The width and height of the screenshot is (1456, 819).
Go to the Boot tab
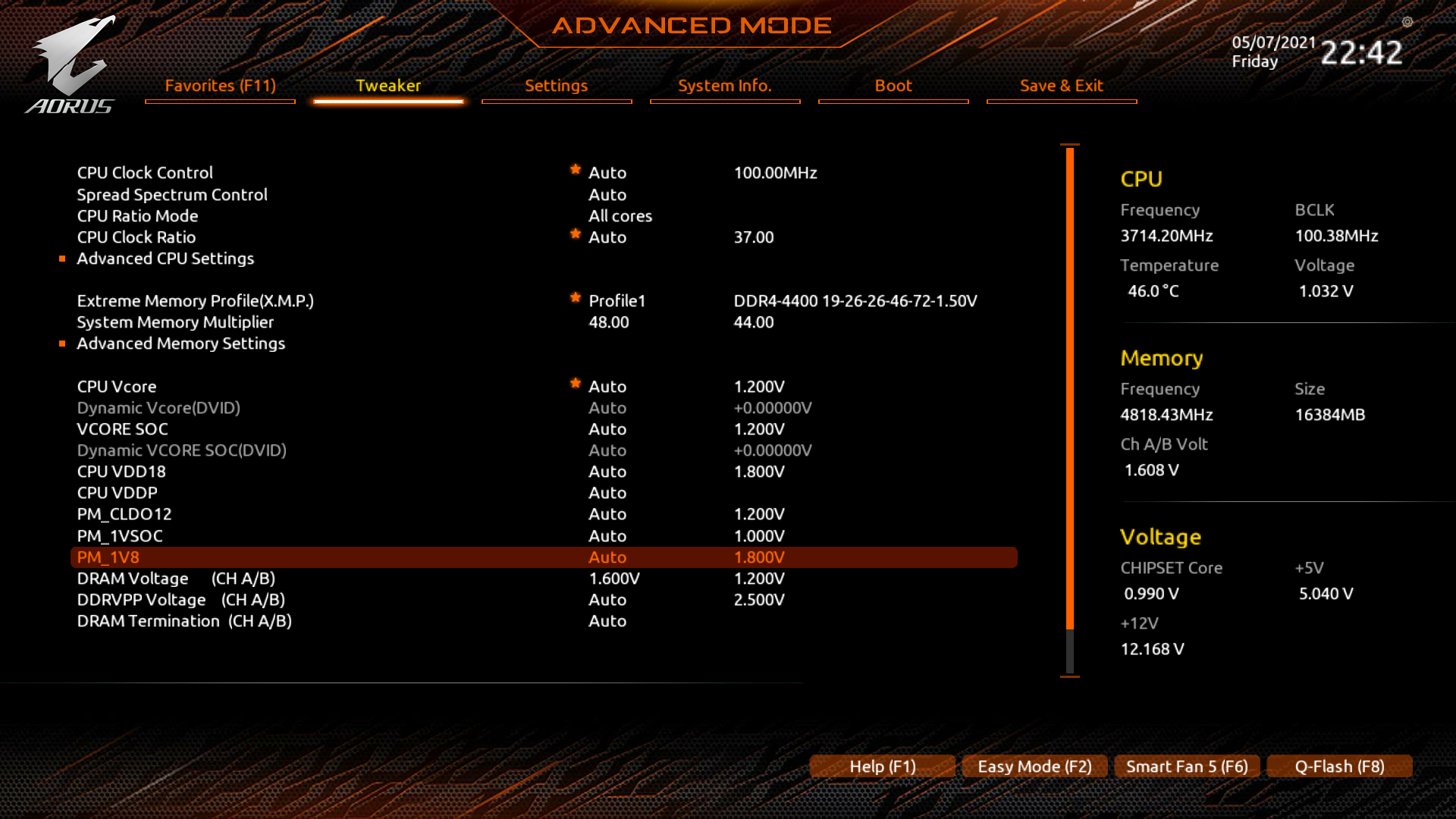893,86
